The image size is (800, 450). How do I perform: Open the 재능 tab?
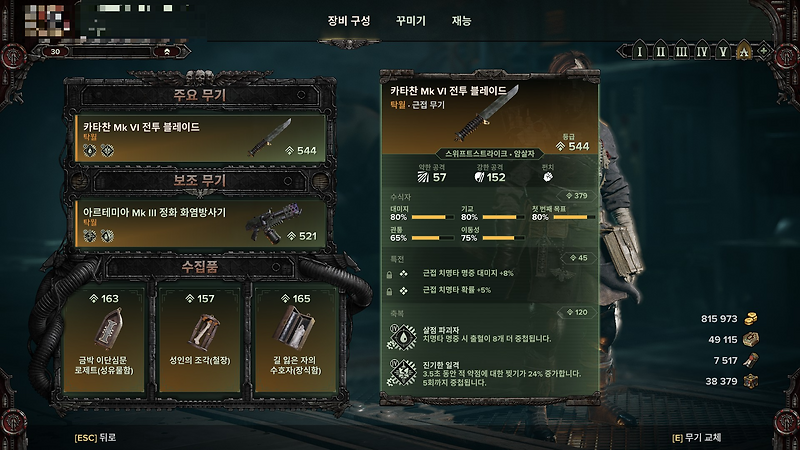click(x=462, y=20)
